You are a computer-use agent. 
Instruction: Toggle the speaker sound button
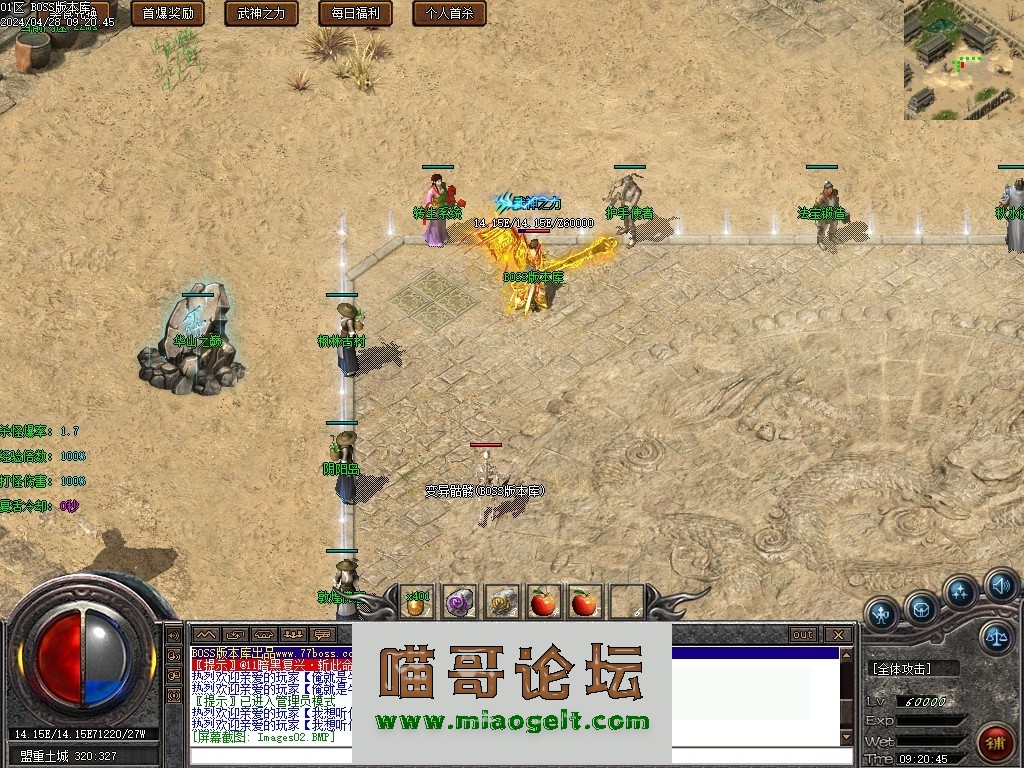[1000, 584]
